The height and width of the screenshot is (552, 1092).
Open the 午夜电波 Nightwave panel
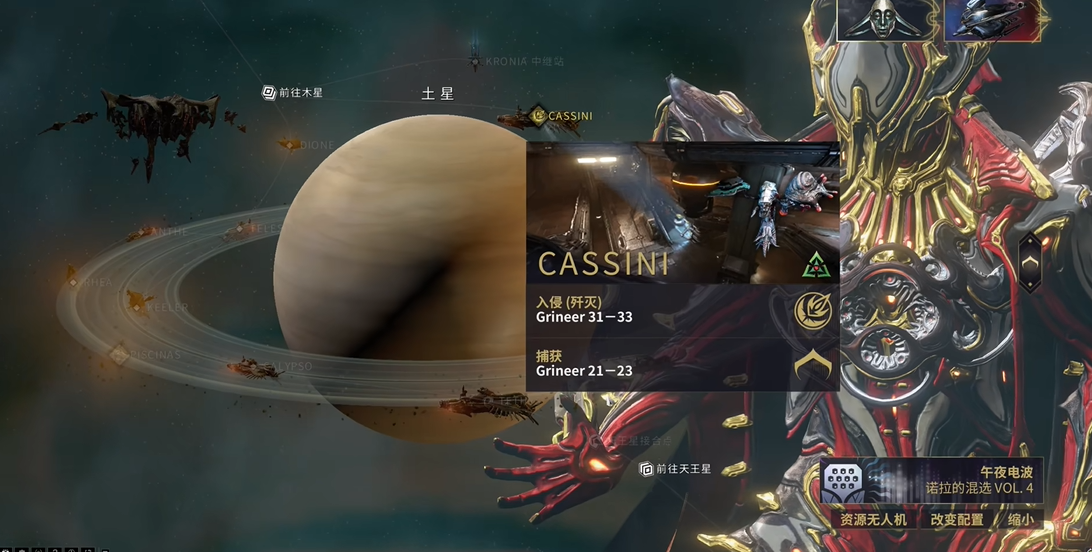(x=930, y=481)
